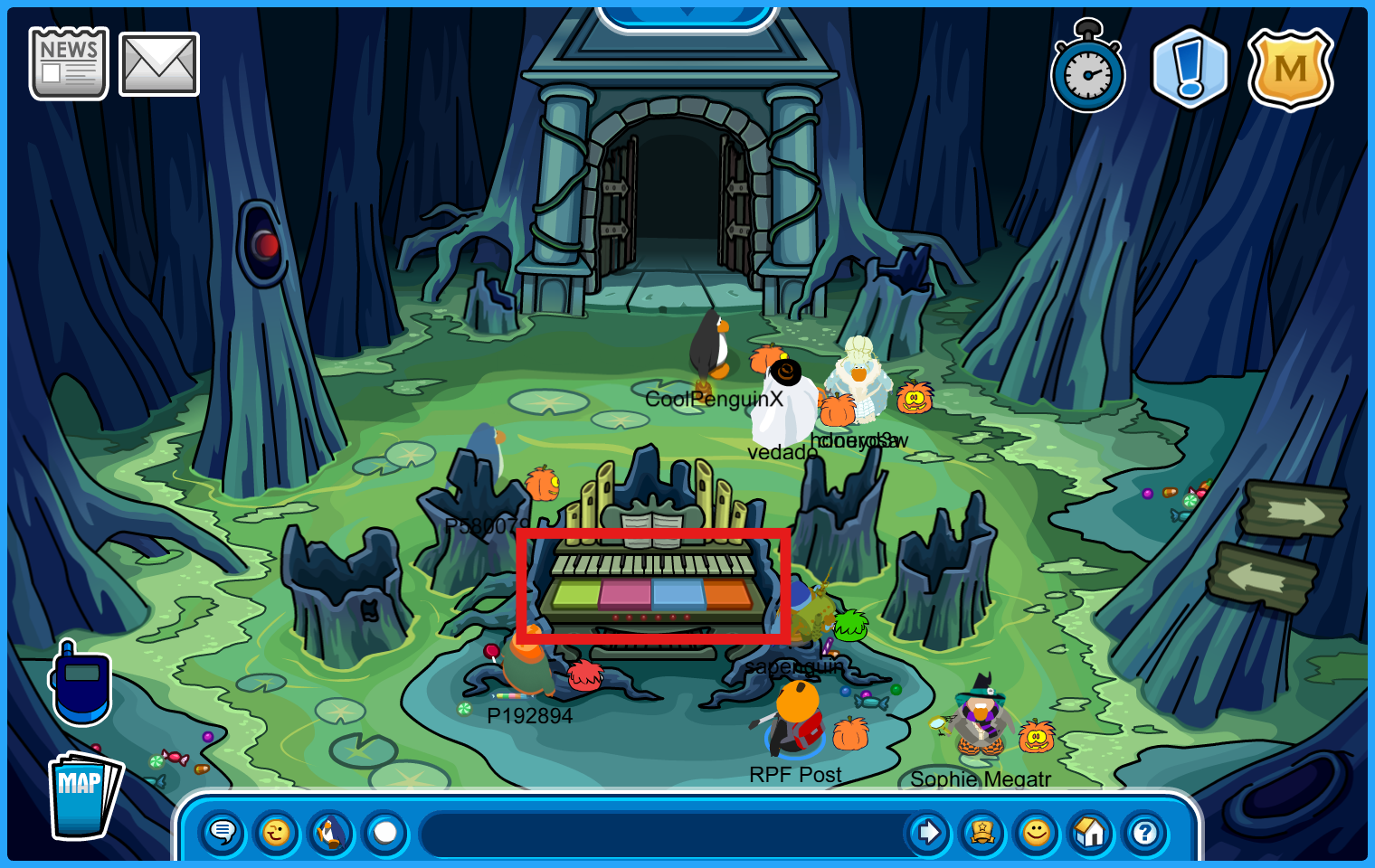Open the winking face emote menu
Viewport: 1375px width, 868px height.
(277, 832)
